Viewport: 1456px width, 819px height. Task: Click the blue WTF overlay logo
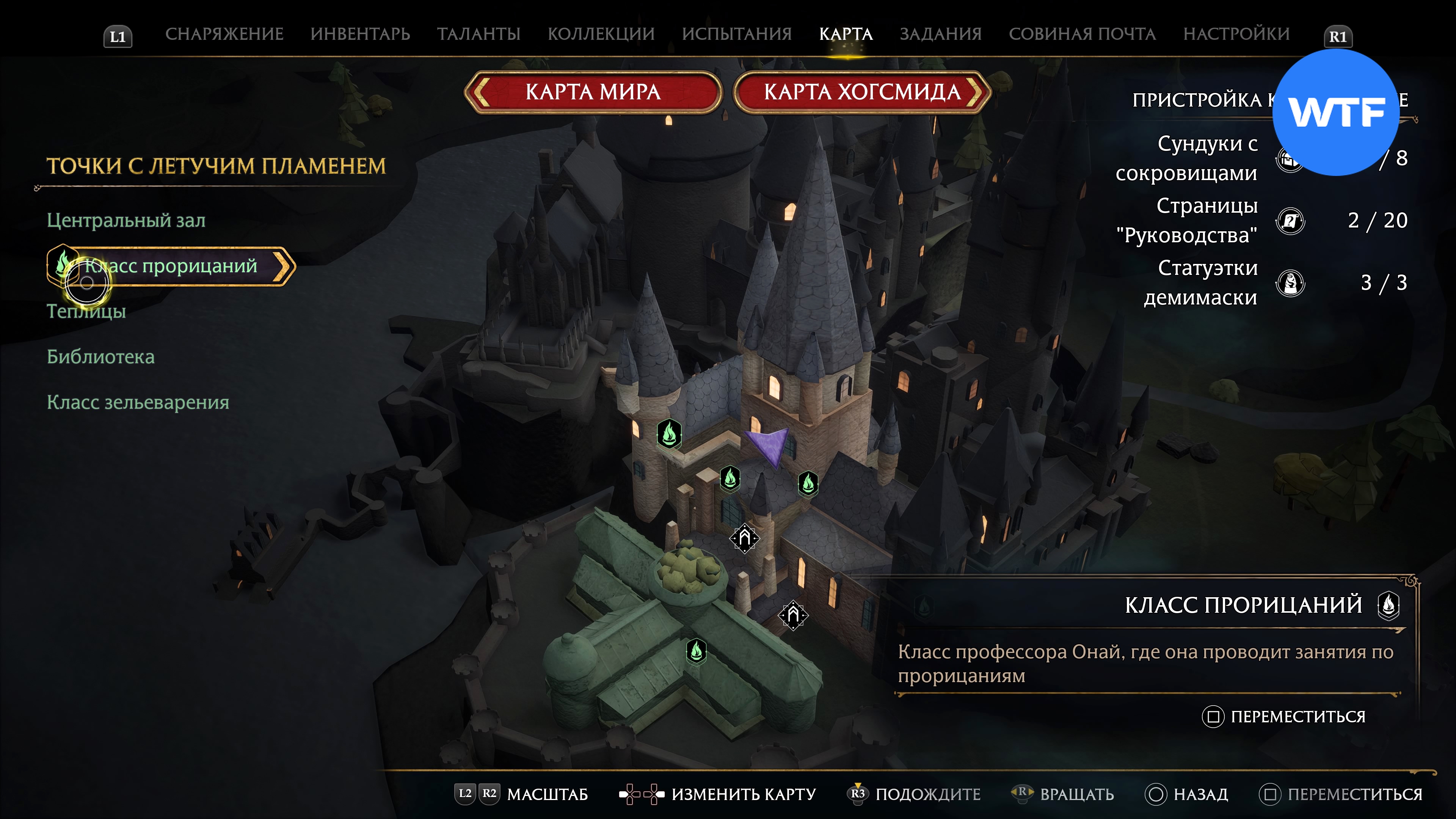click(1336, 113)
